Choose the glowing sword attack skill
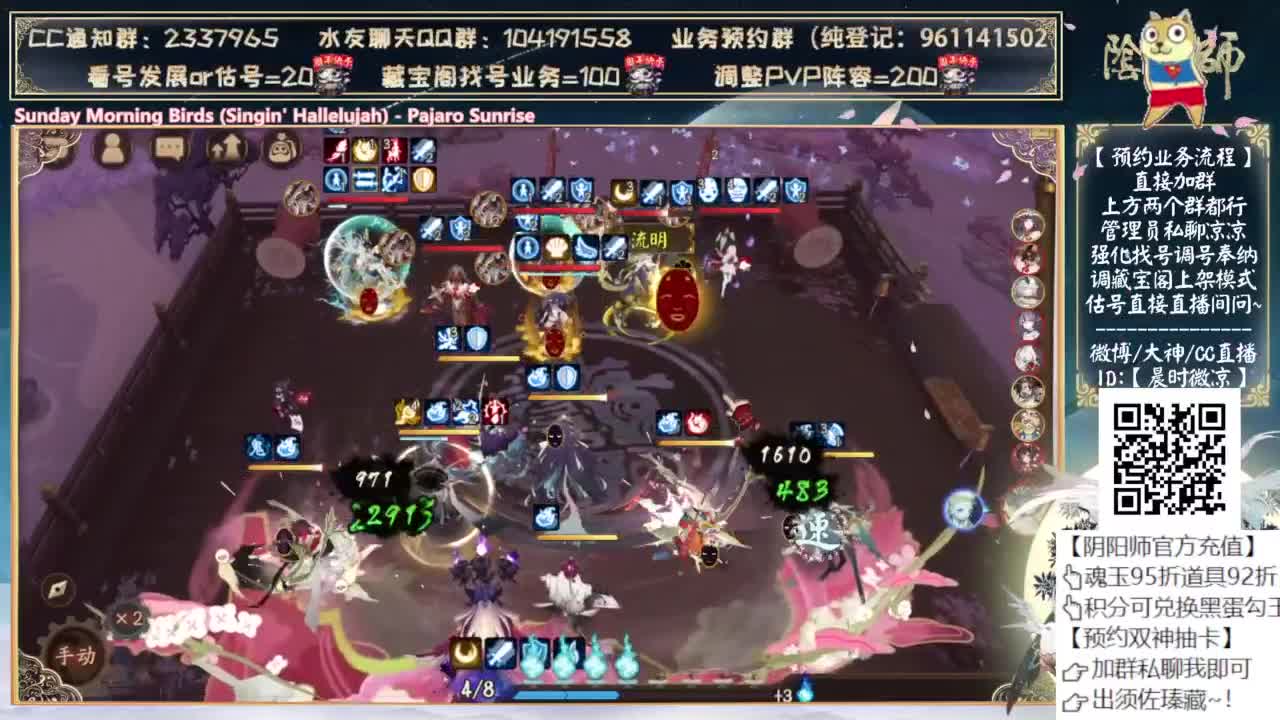 click(x=500, y=652)
